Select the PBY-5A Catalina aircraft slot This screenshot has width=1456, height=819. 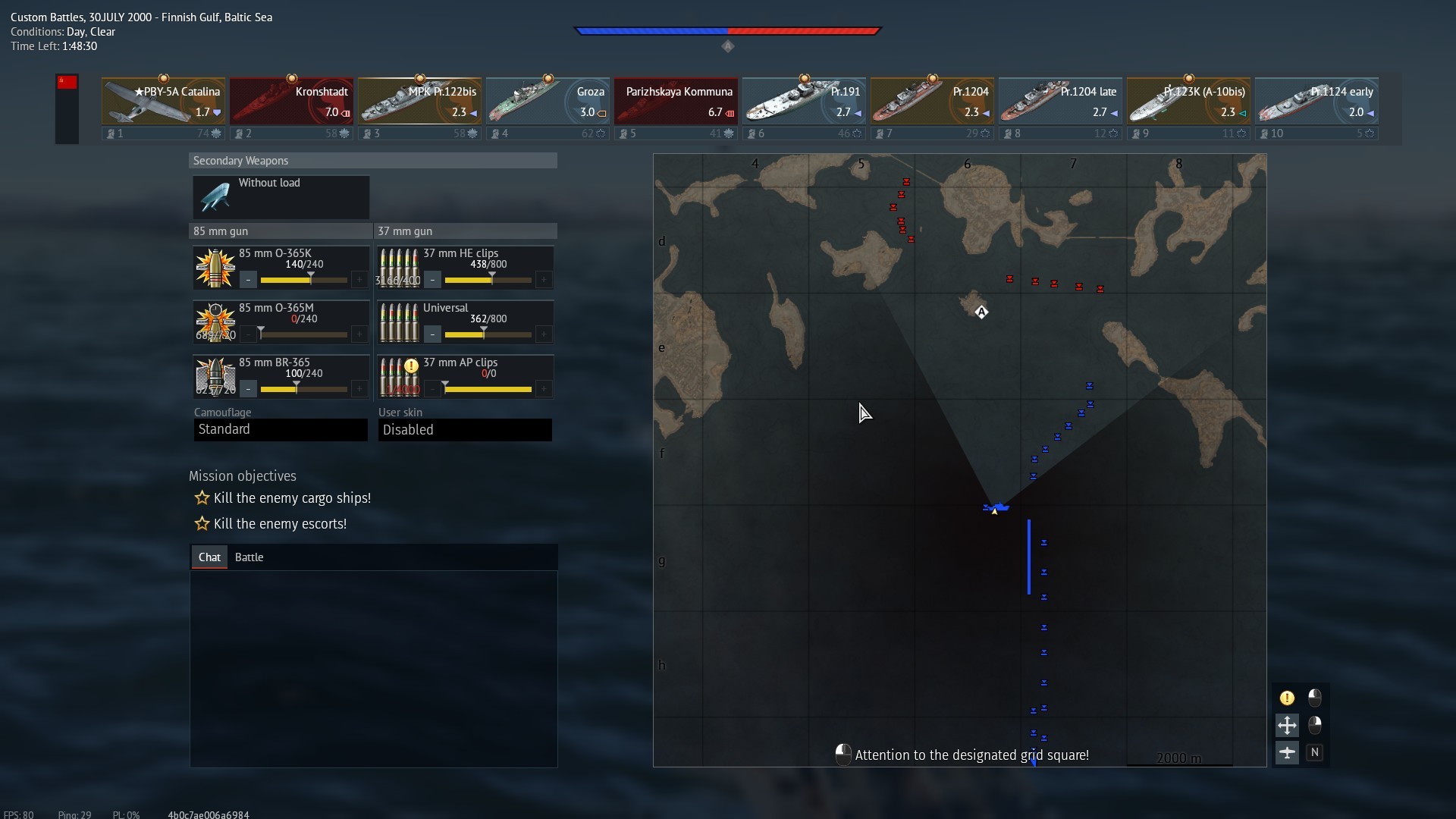163,100
